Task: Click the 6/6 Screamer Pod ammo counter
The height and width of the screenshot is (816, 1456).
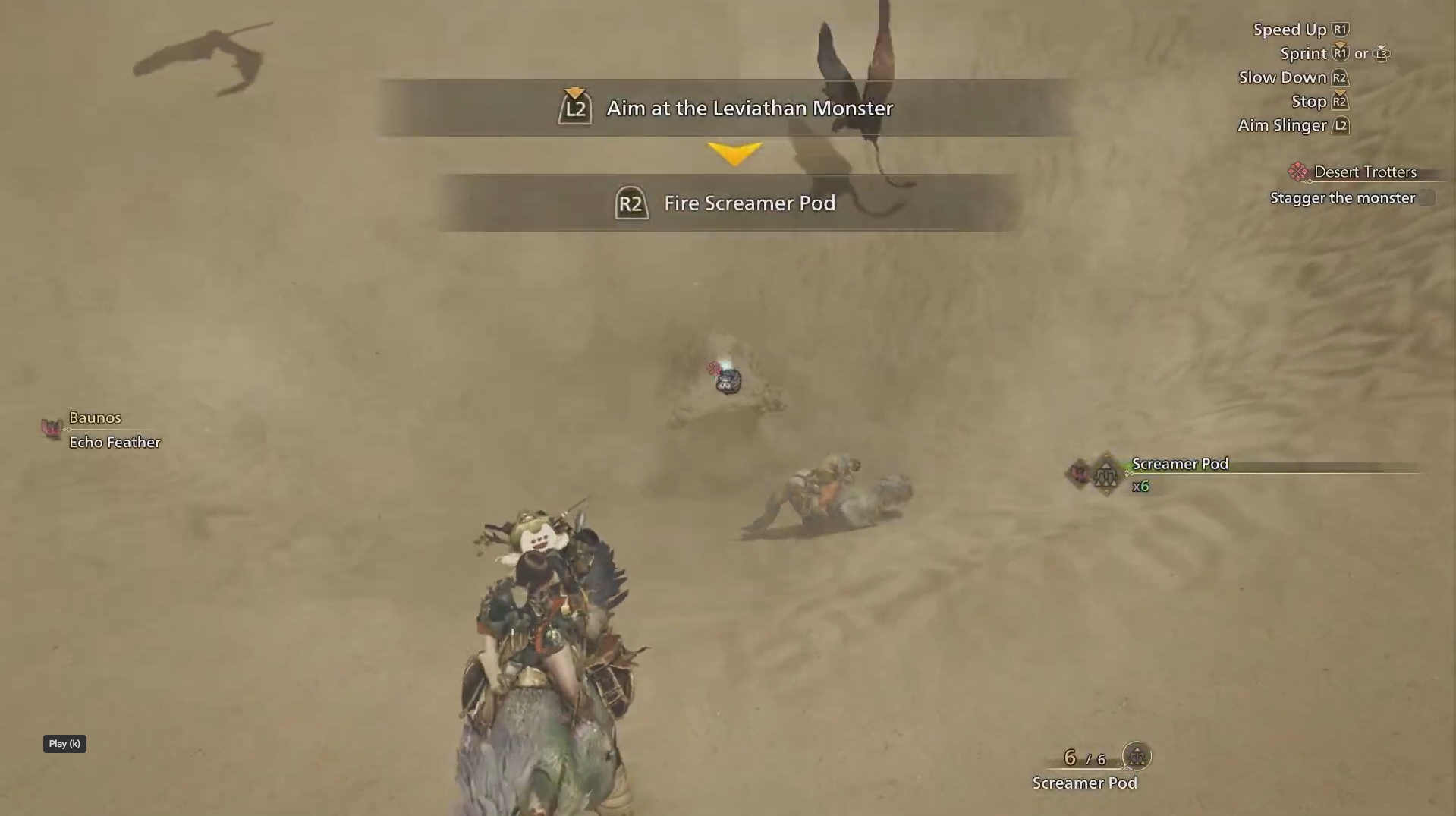Action: tap(1083, 757)
